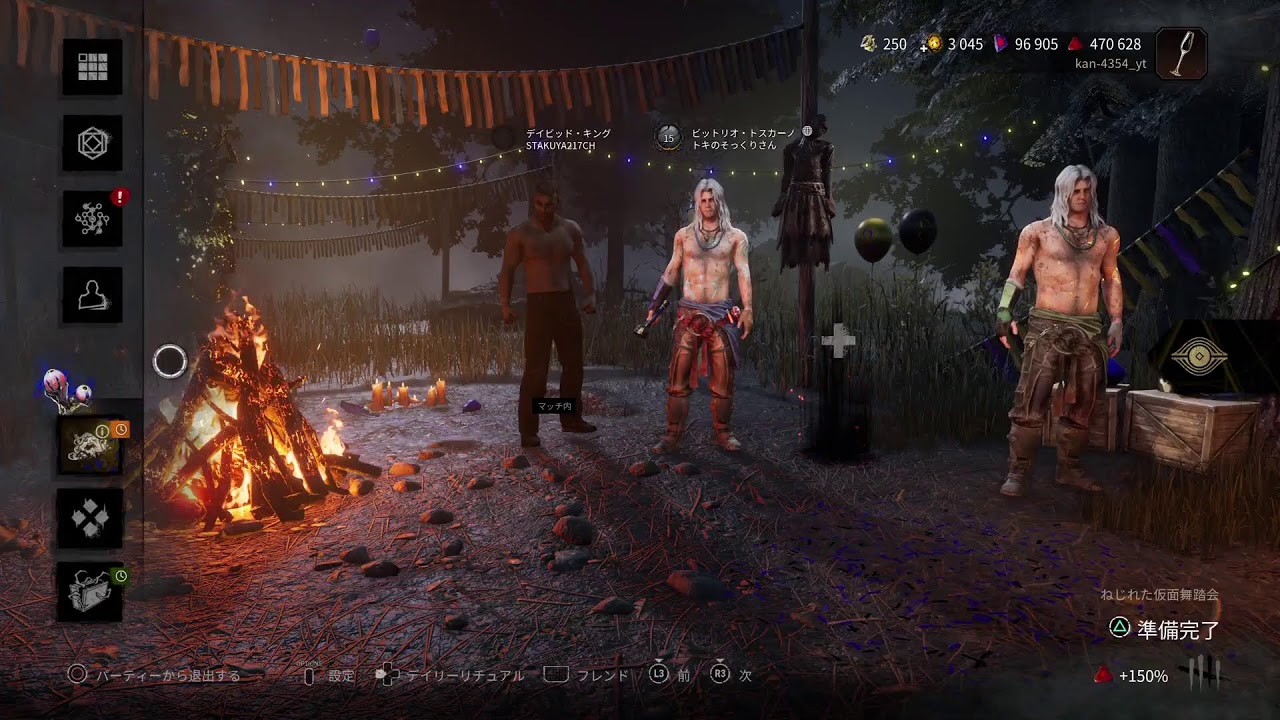This screenshot has height=720, width=1280.
Task: Open the character silhouette selection menu
Action: 92,294
